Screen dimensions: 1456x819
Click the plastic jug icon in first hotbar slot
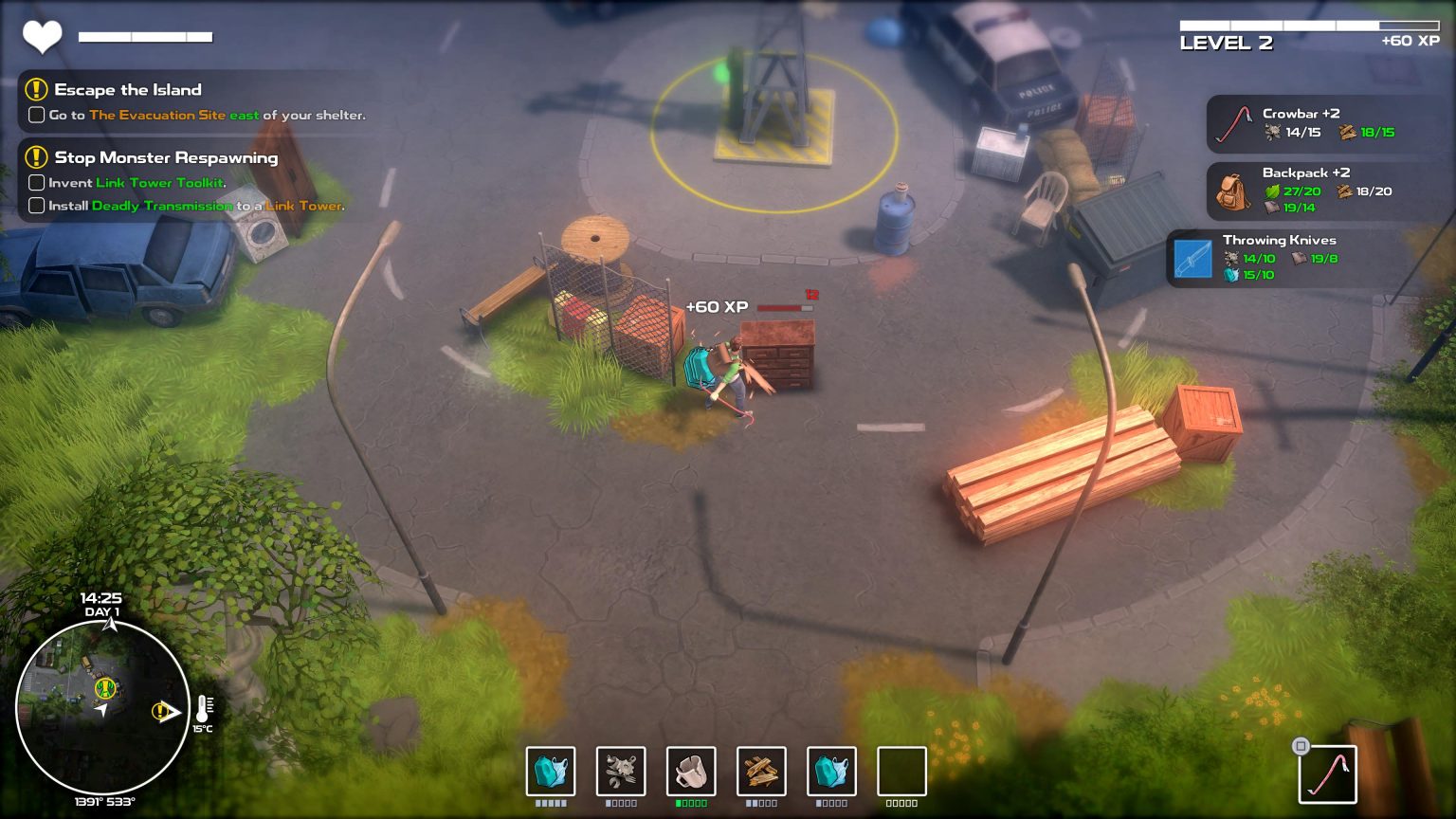pyautogui.click(x=551, y=773)
